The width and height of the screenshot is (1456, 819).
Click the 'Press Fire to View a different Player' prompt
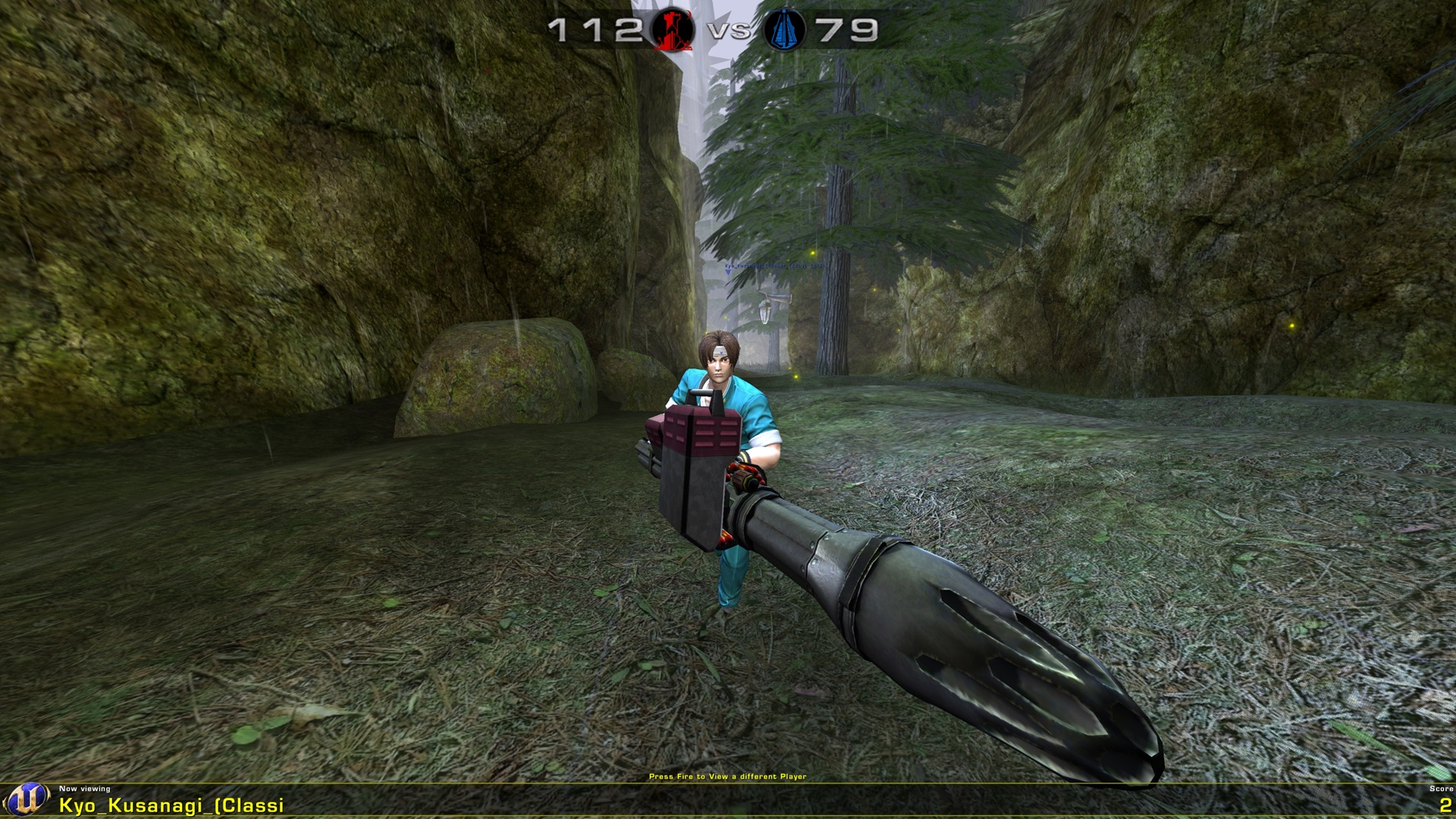(728, 777)
